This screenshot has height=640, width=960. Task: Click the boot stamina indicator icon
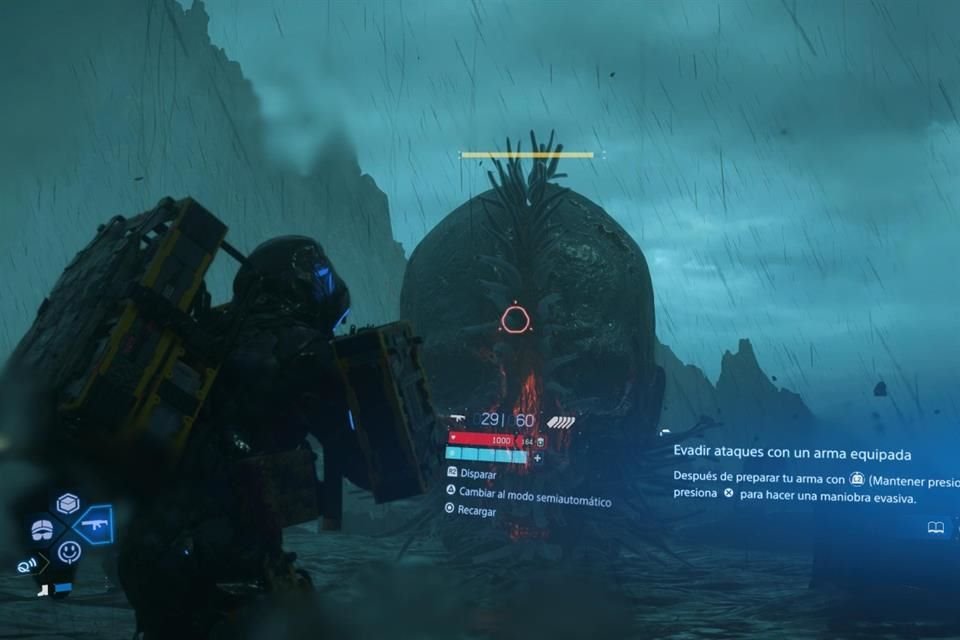click(44, 590)
